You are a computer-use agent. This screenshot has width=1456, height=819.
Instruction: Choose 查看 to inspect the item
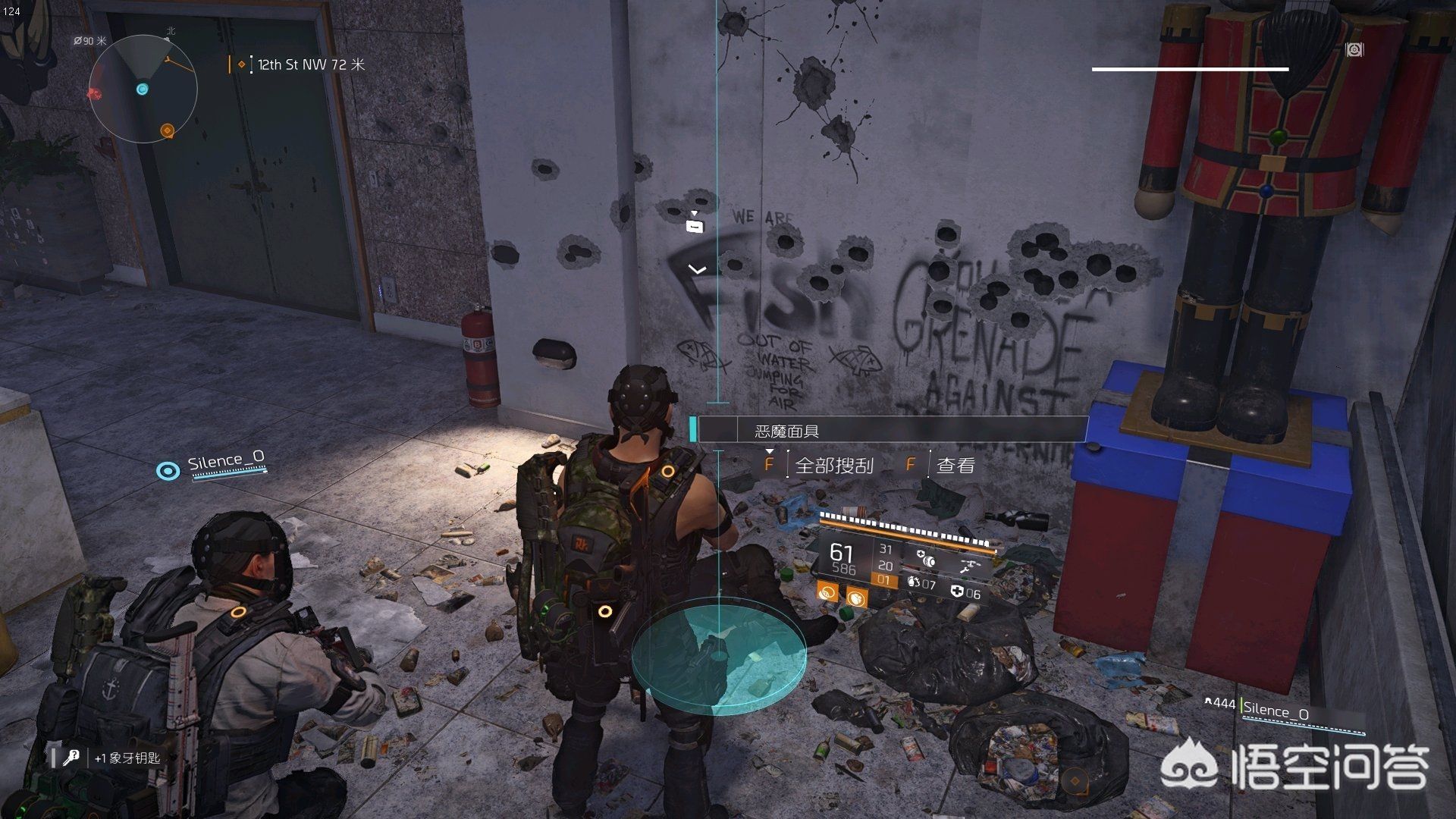coord(955,465)
